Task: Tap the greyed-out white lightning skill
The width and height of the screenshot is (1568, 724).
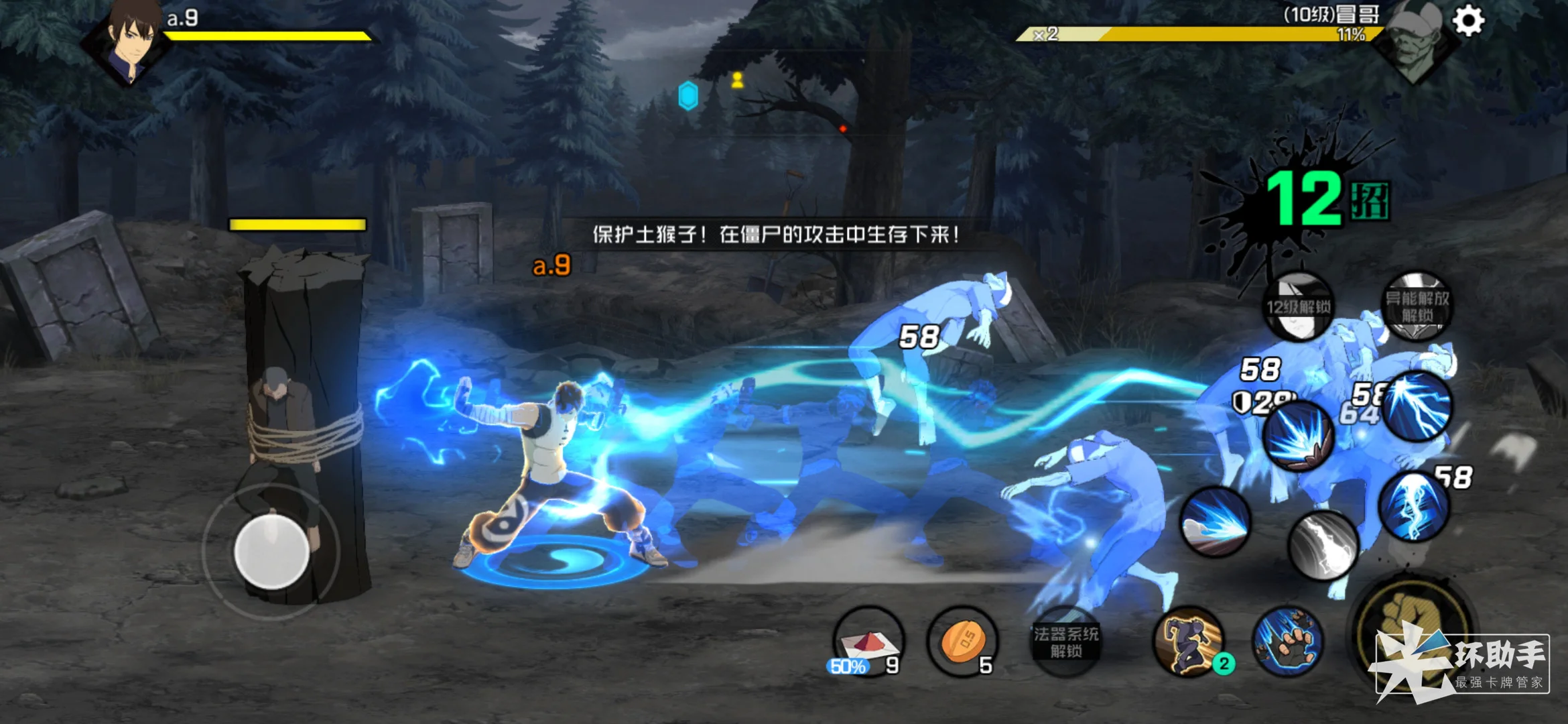Action: (x=1323, y=545)
